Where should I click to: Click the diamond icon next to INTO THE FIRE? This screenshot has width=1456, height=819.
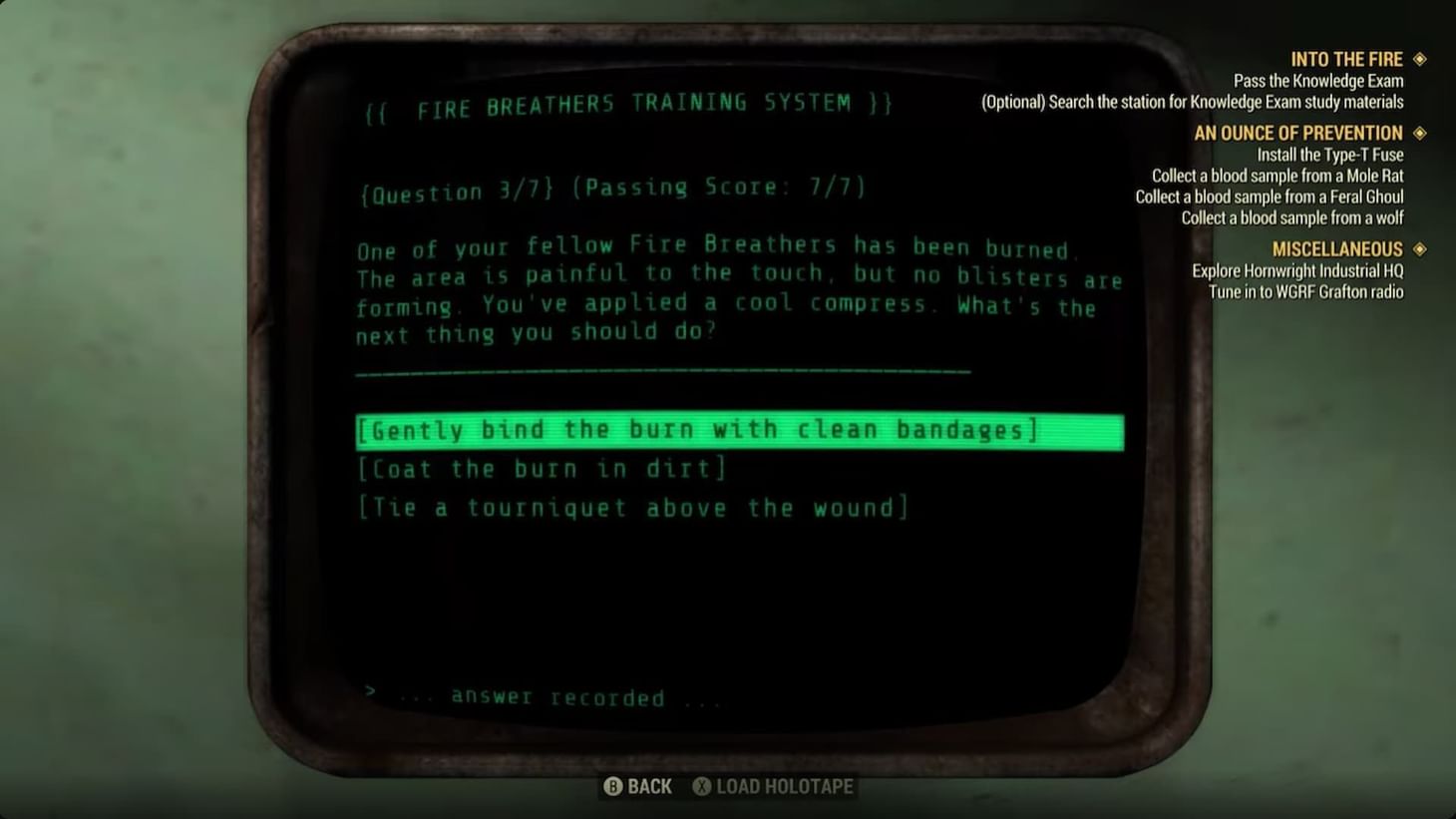pos(1418,59)
